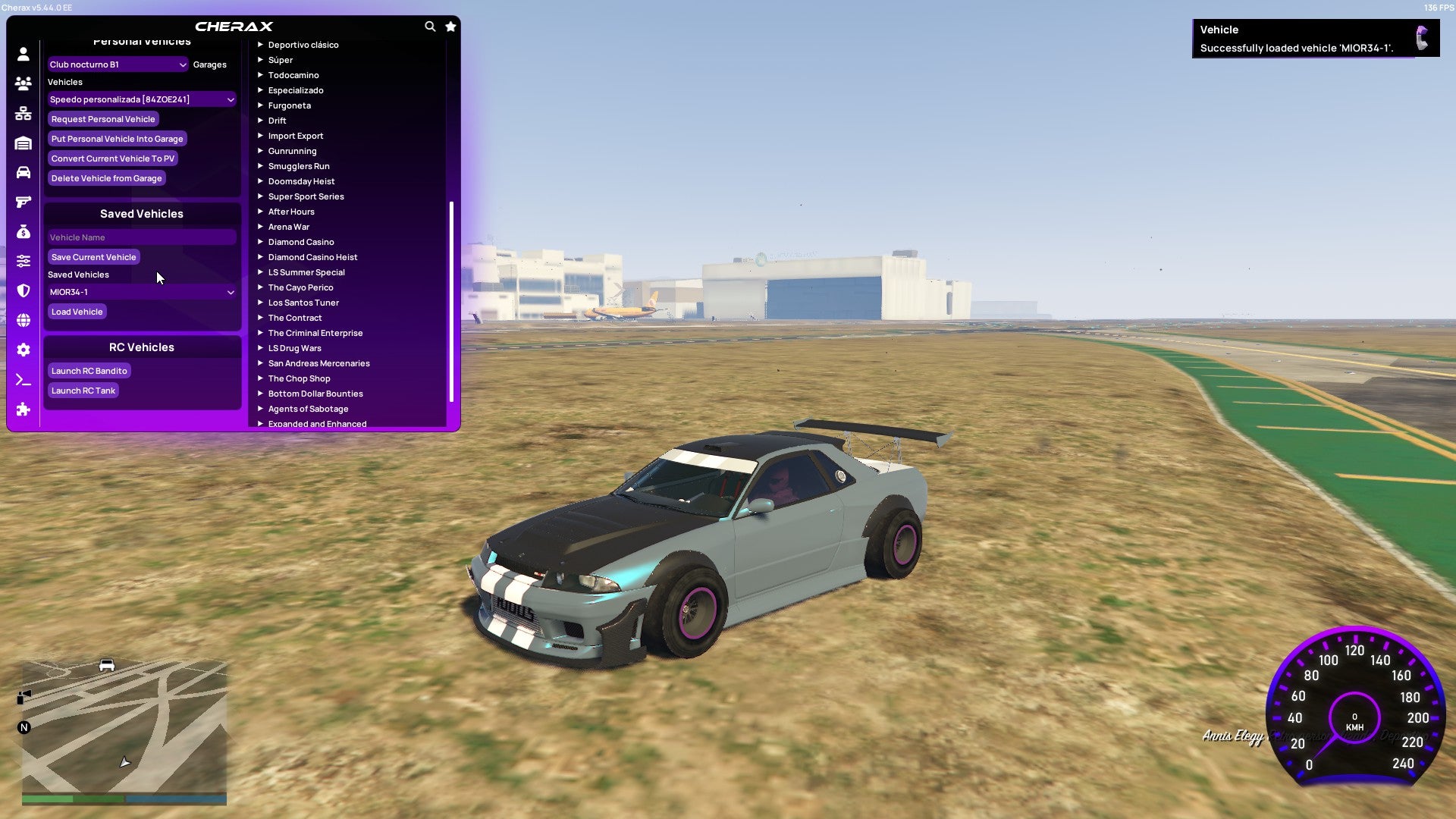This screenshot has height=819, width=1456.
Task: Click Load Vehicle under Saved Vehicles
Action: (76, 311)
